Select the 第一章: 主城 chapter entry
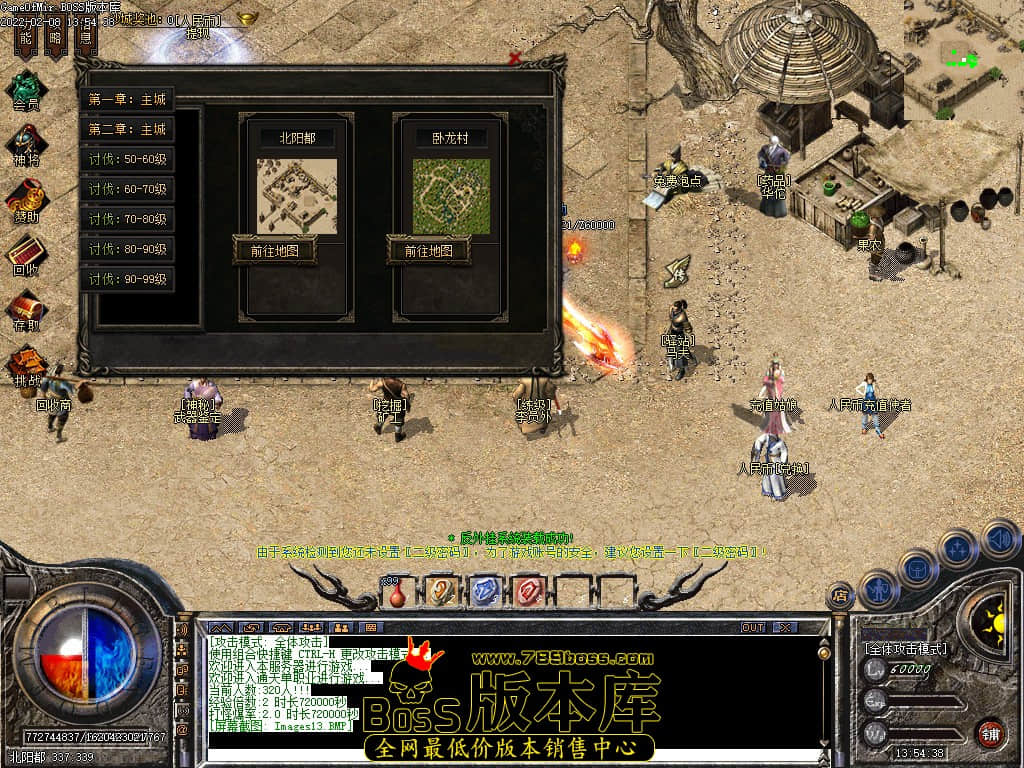This screenshot has height=768, width=1024. [x=127, y=100]
